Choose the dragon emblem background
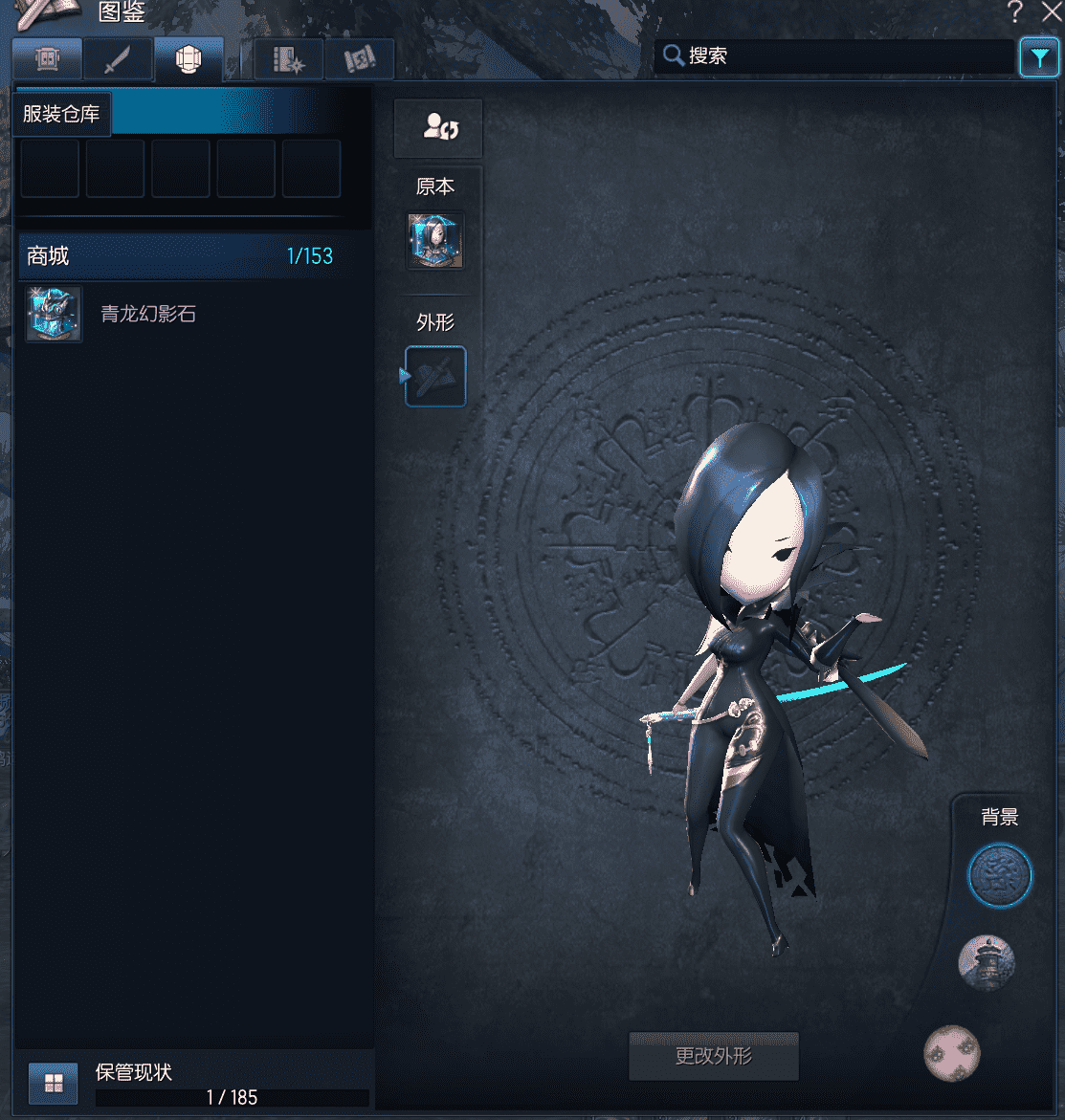 (x=1000, y=875)
